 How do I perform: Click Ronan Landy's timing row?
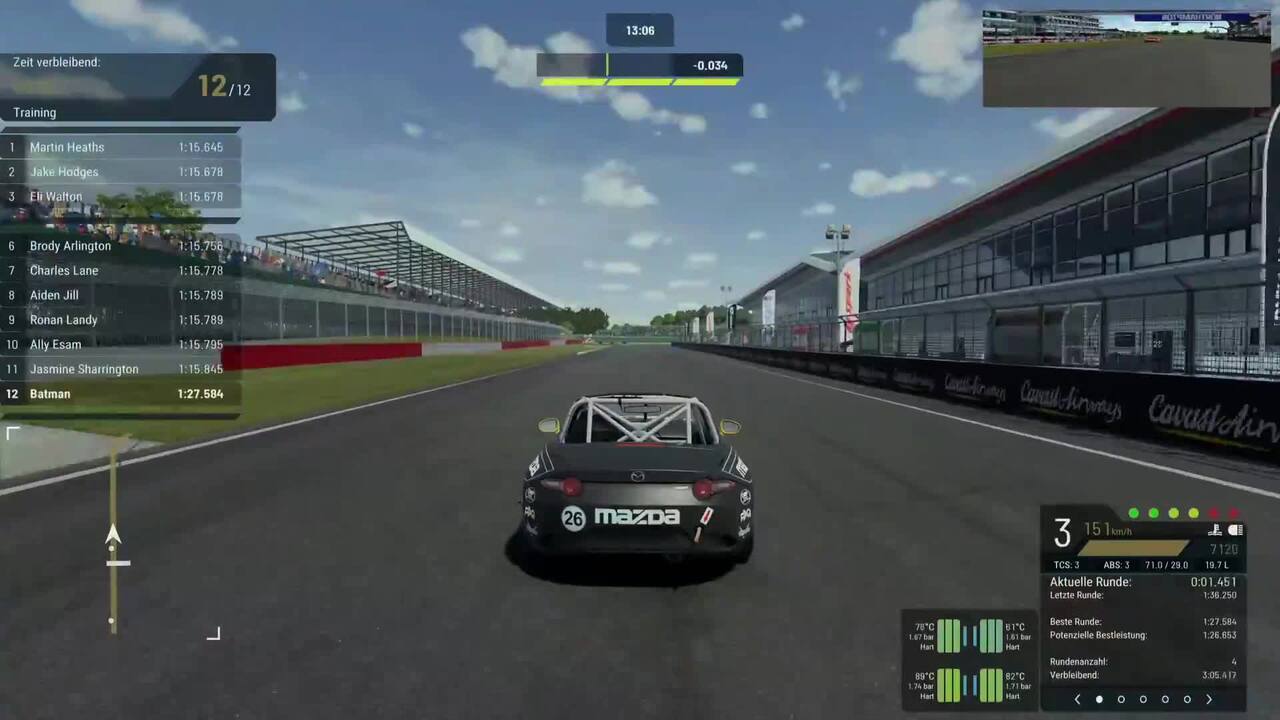pos(120,320)
